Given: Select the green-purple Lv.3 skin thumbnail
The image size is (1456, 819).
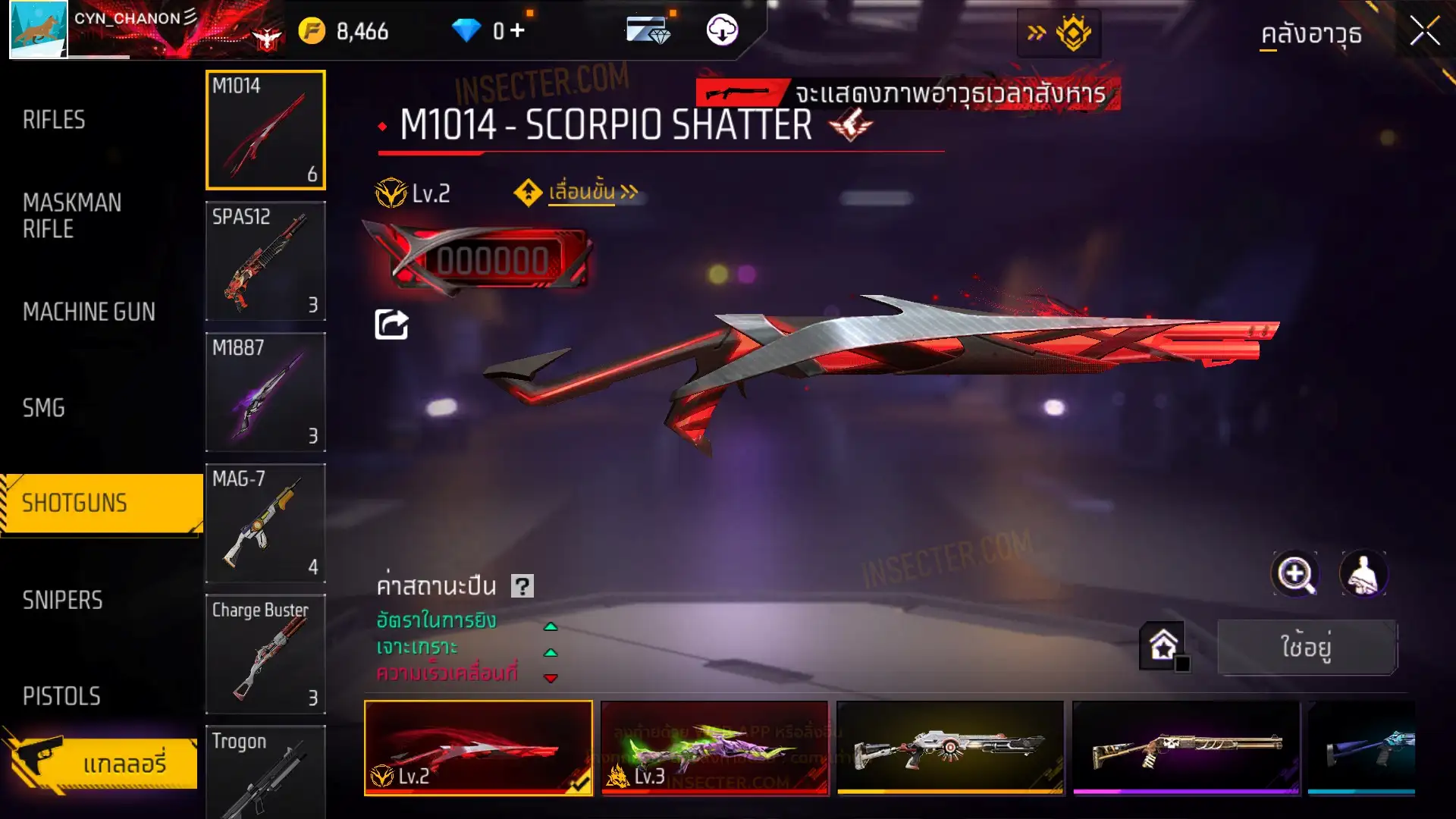Looking at the screenshot, I should tap(714, 748).
